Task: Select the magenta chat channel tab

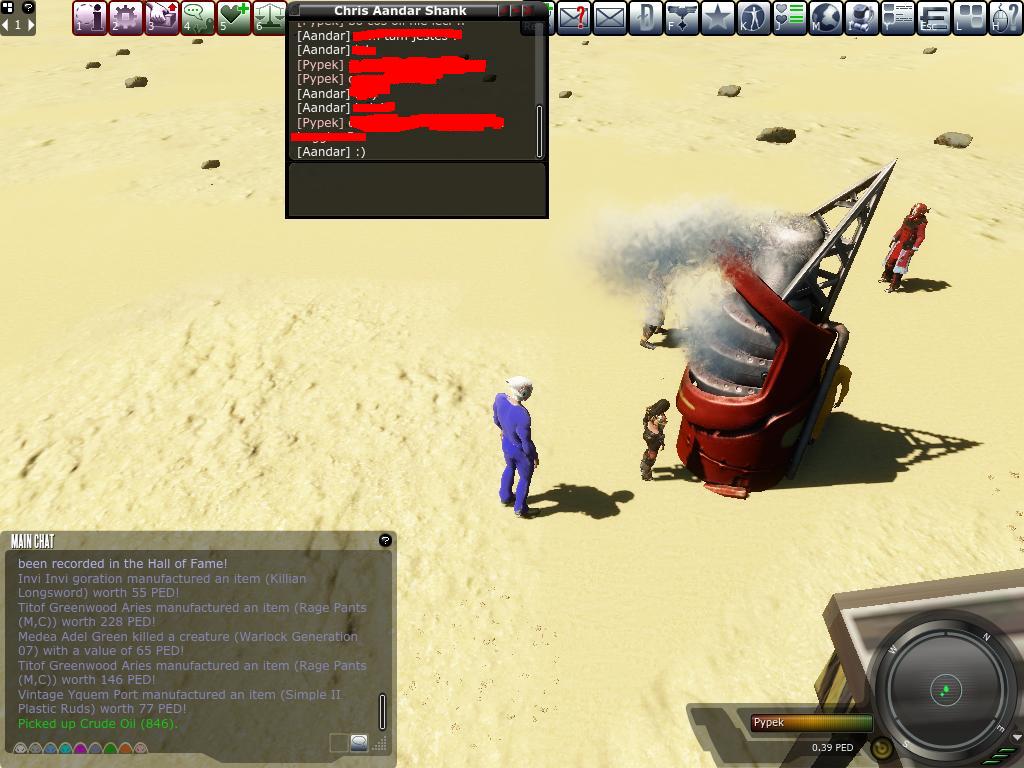Action: 80,749
